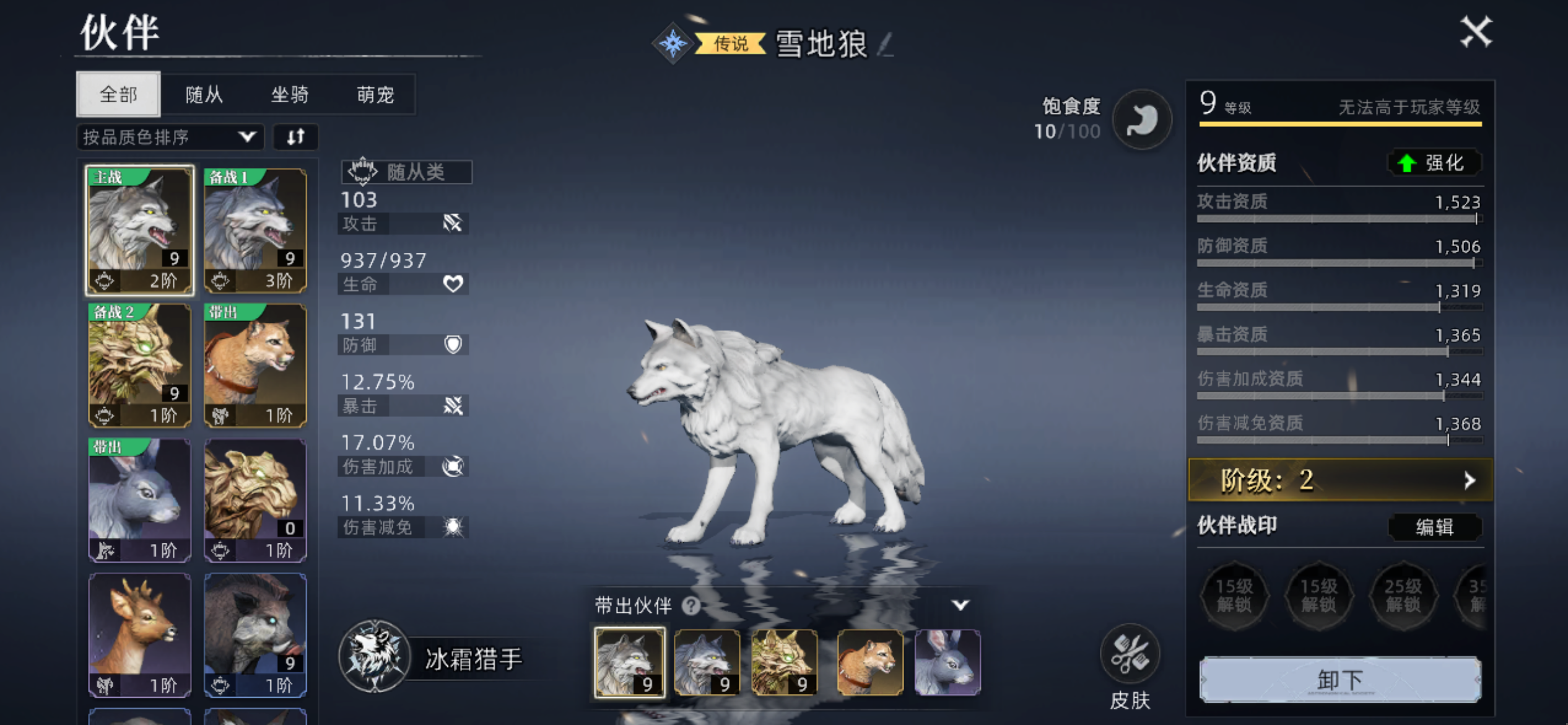Expand the 阶级 2 section
1568x725 pixels.
point(1338,480)
